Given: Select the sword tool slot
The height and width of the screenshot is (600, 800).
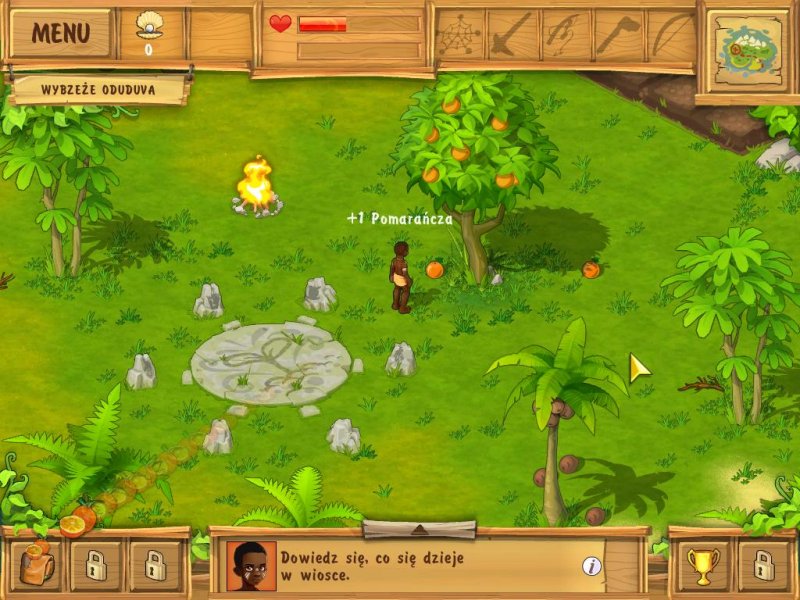Looking at the screenshot, I should pyautogui.click(x=513, y=35).
